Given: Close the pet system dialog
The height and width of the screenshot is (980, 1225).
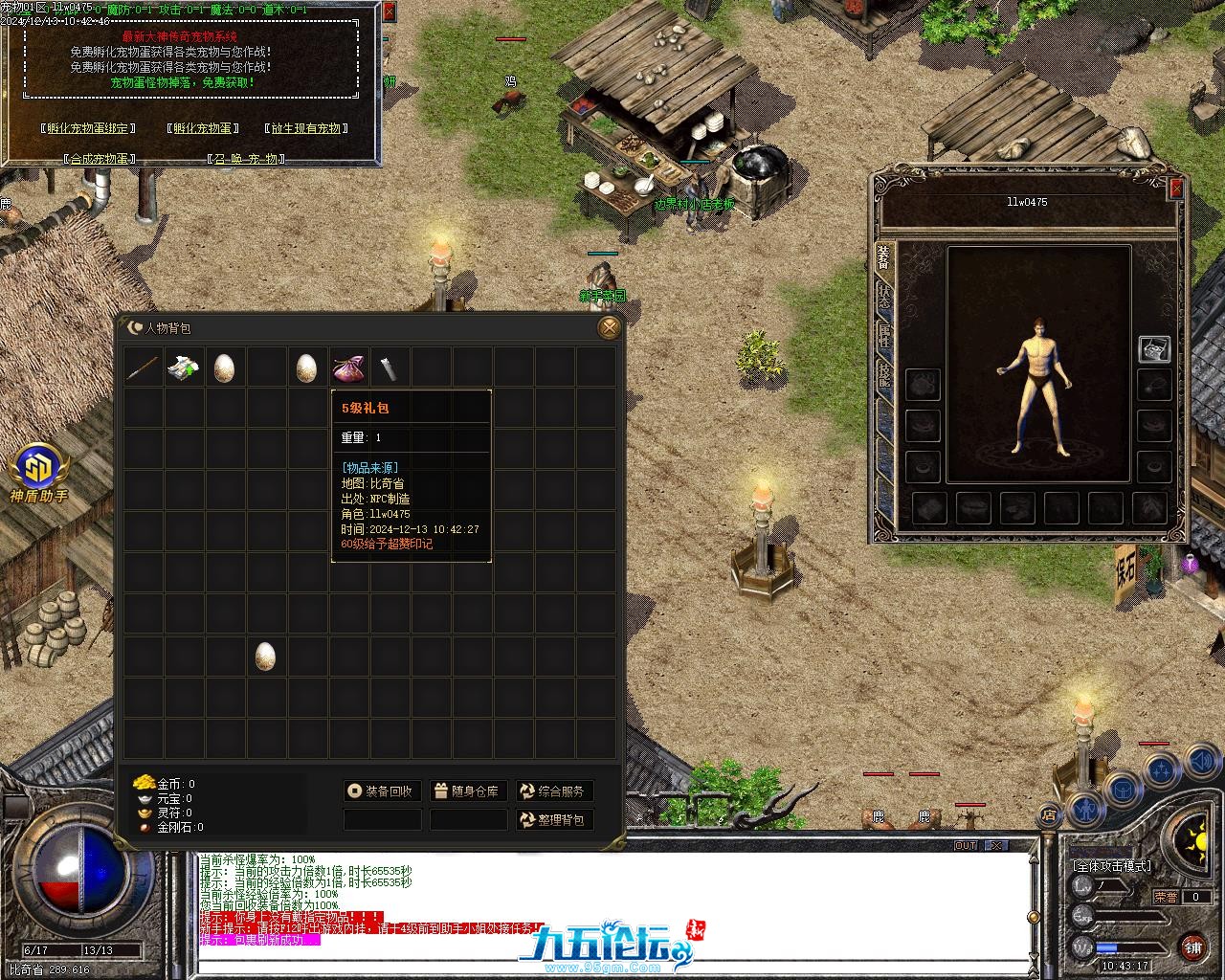Looking at the screenshot, I should (388, 12).
